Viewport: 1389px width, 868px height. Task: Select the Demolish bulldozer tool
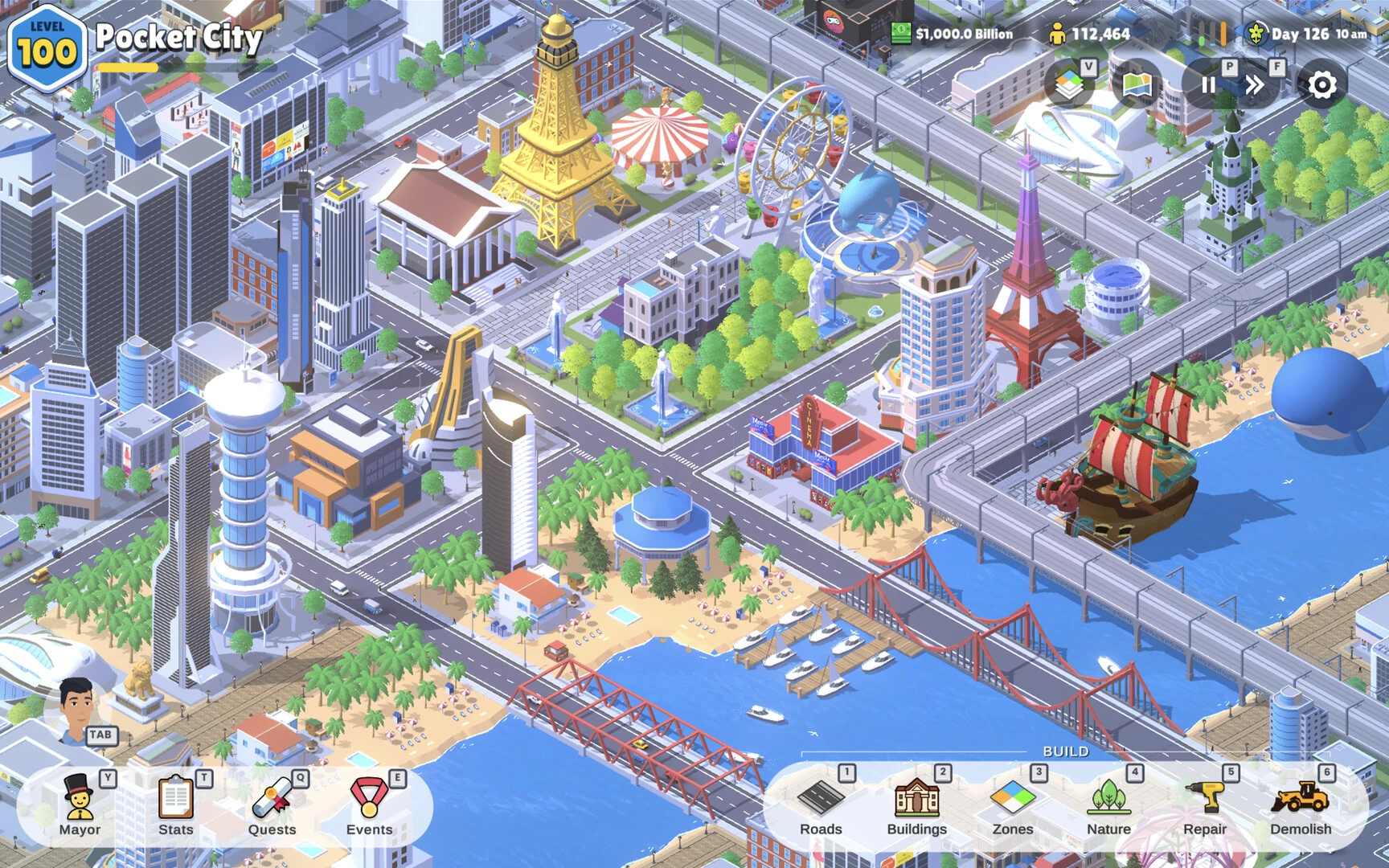click(1301, 805)
